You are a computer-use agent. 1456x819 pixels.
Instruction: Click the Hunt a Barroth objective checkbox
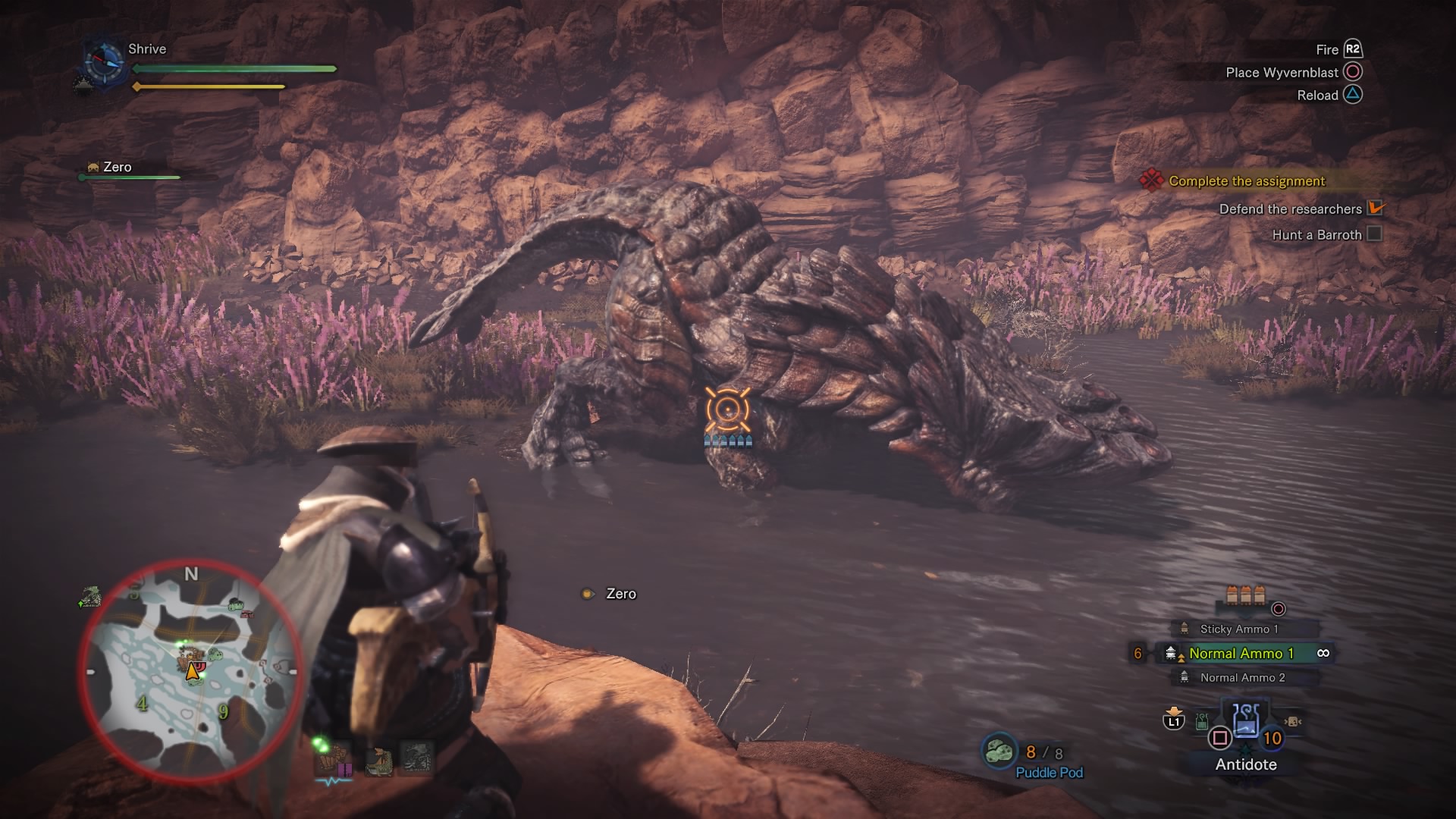[1373, 234]
